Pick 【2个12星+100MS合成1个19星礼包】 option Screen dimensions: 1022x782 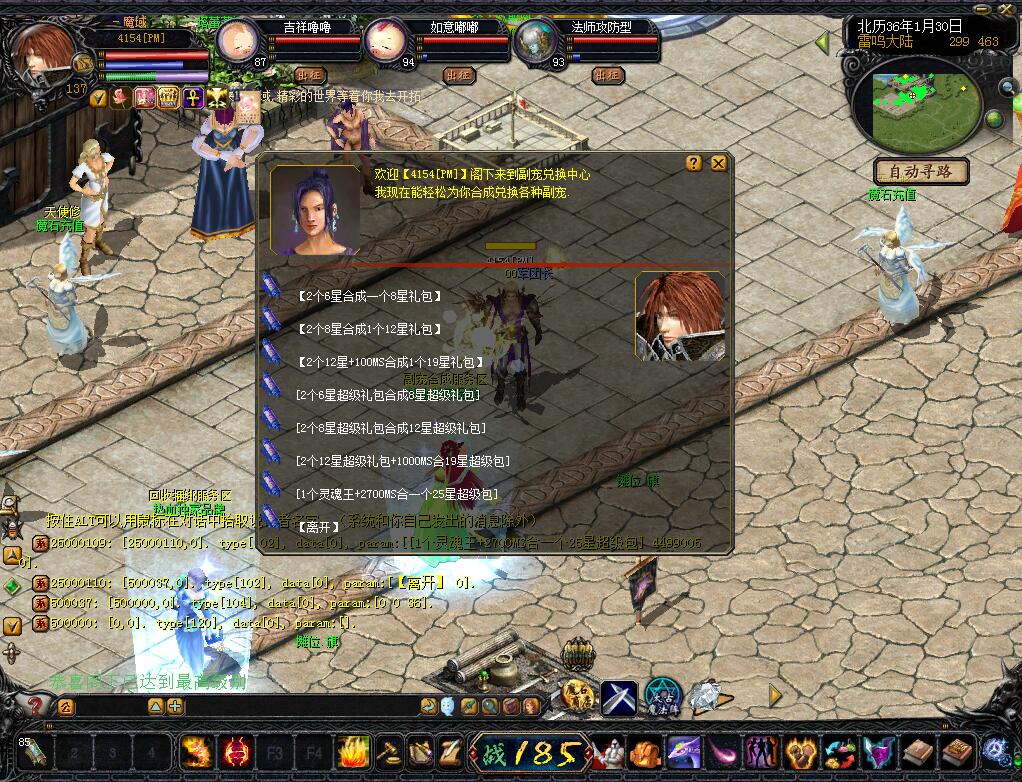coord(390,362)
